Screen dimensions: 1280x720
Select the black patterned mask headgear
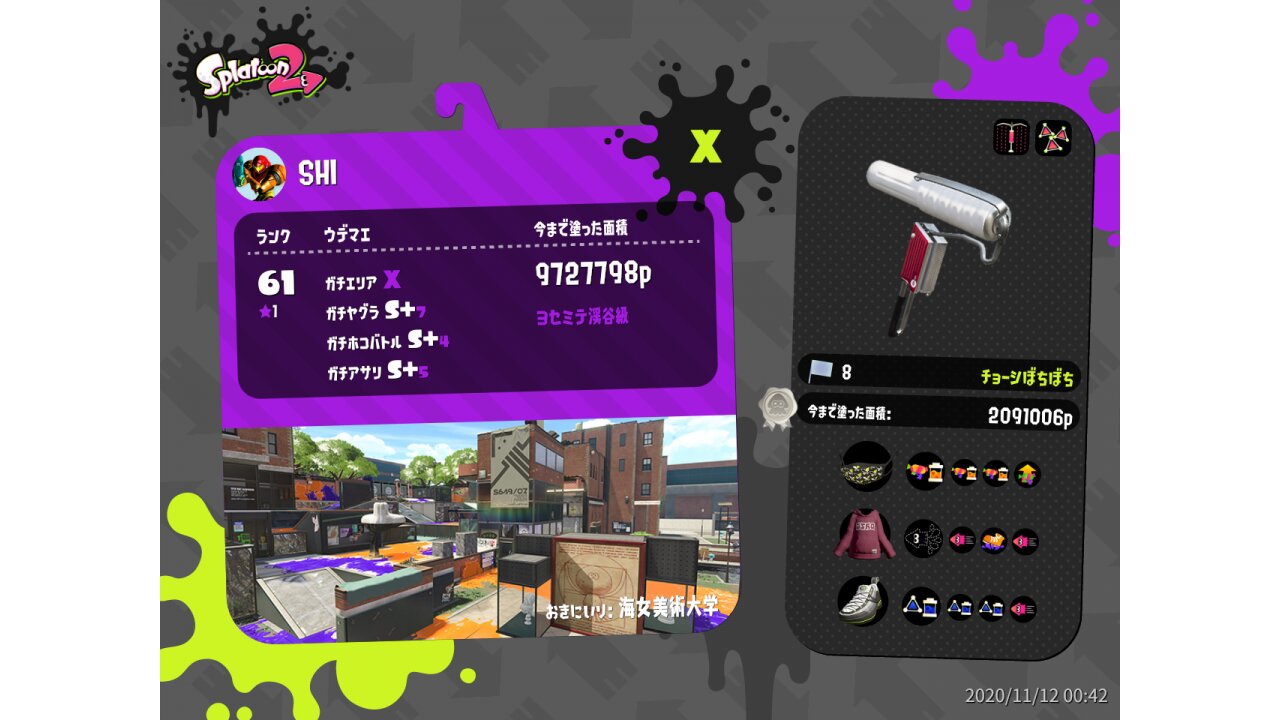click(x=866, y=467)
